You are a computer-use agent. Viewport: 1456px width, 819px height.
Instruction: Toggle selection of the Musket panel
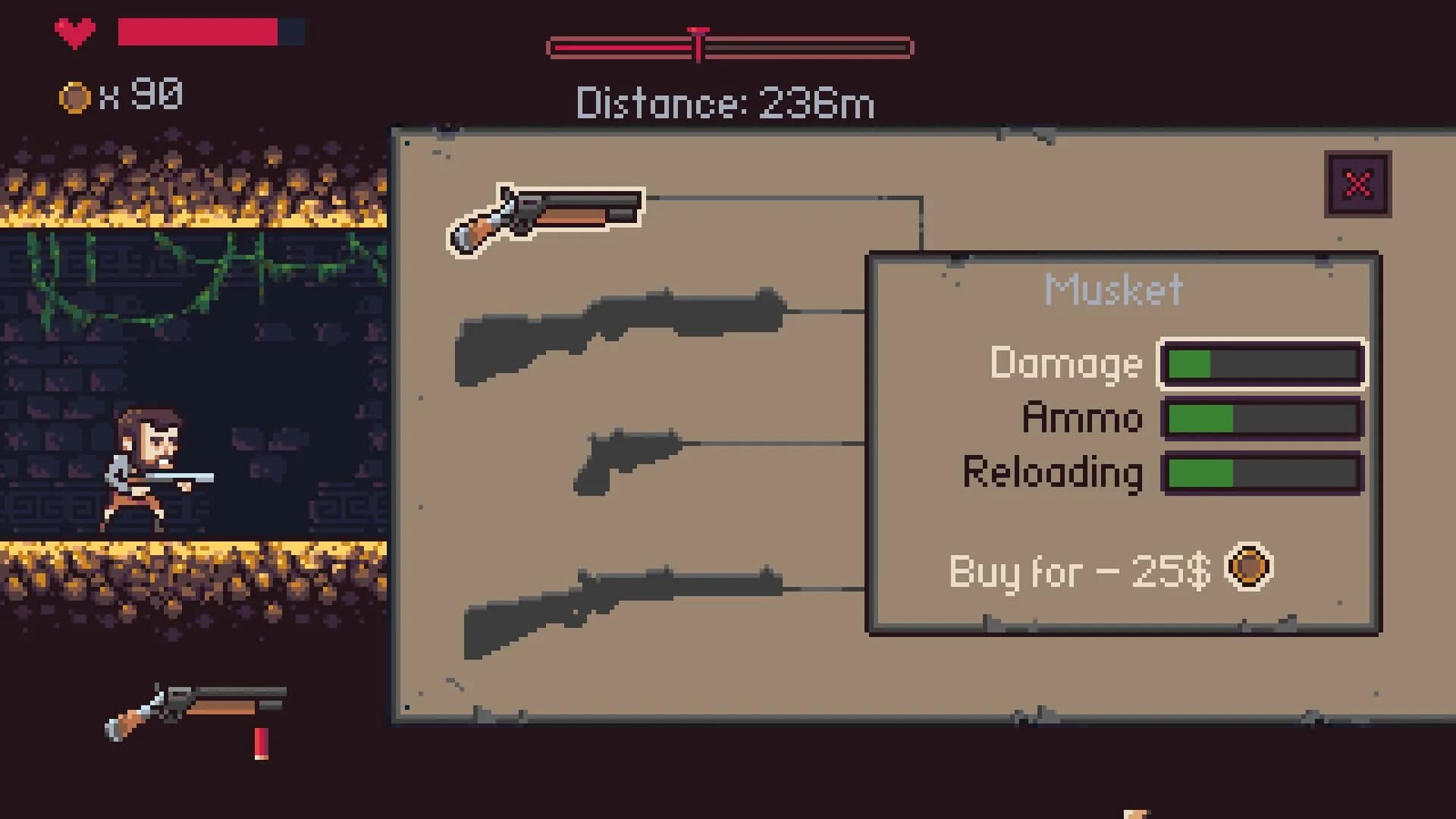(1115, 288)
